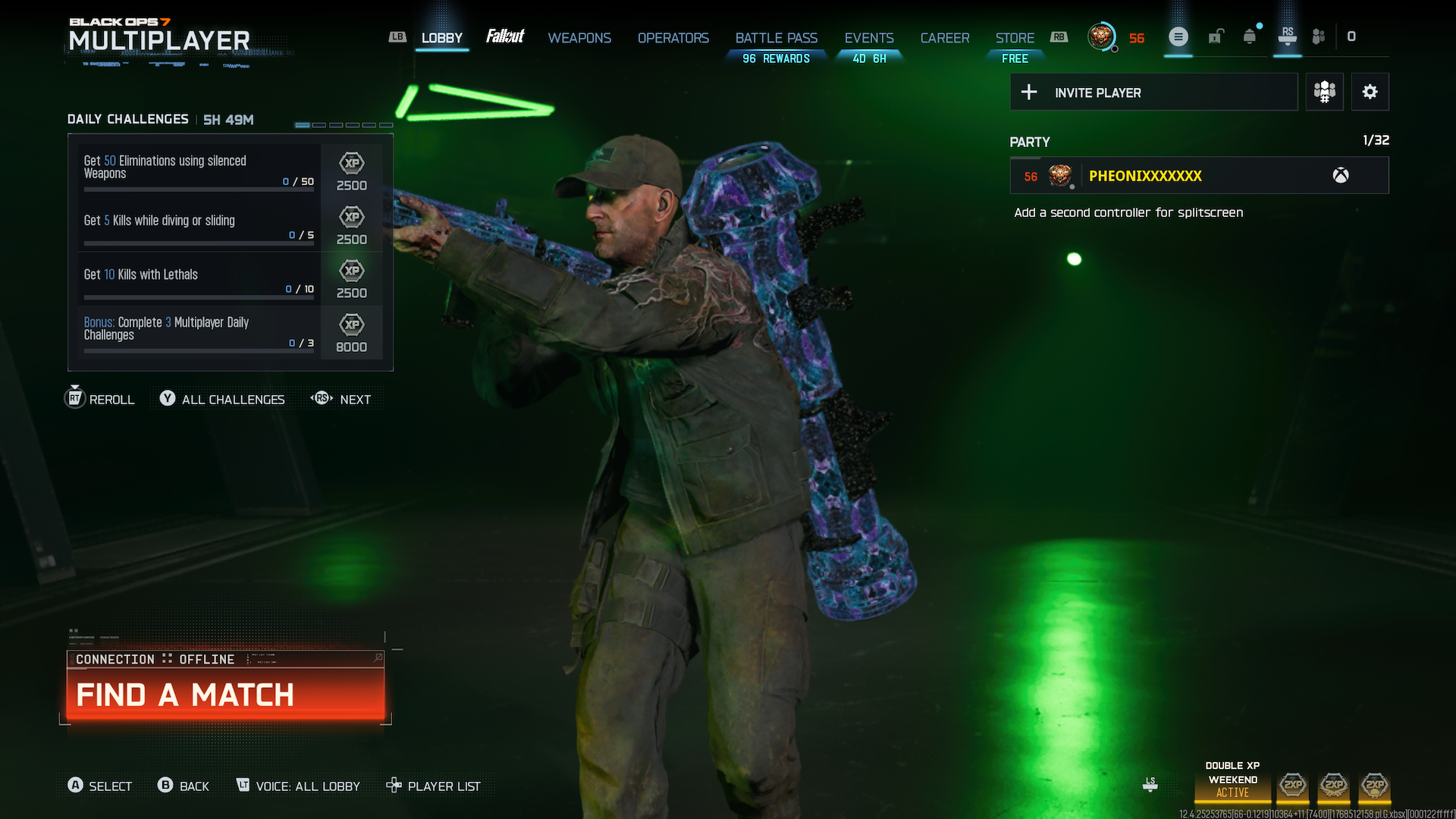Open the Career tab

click(944, 38)
